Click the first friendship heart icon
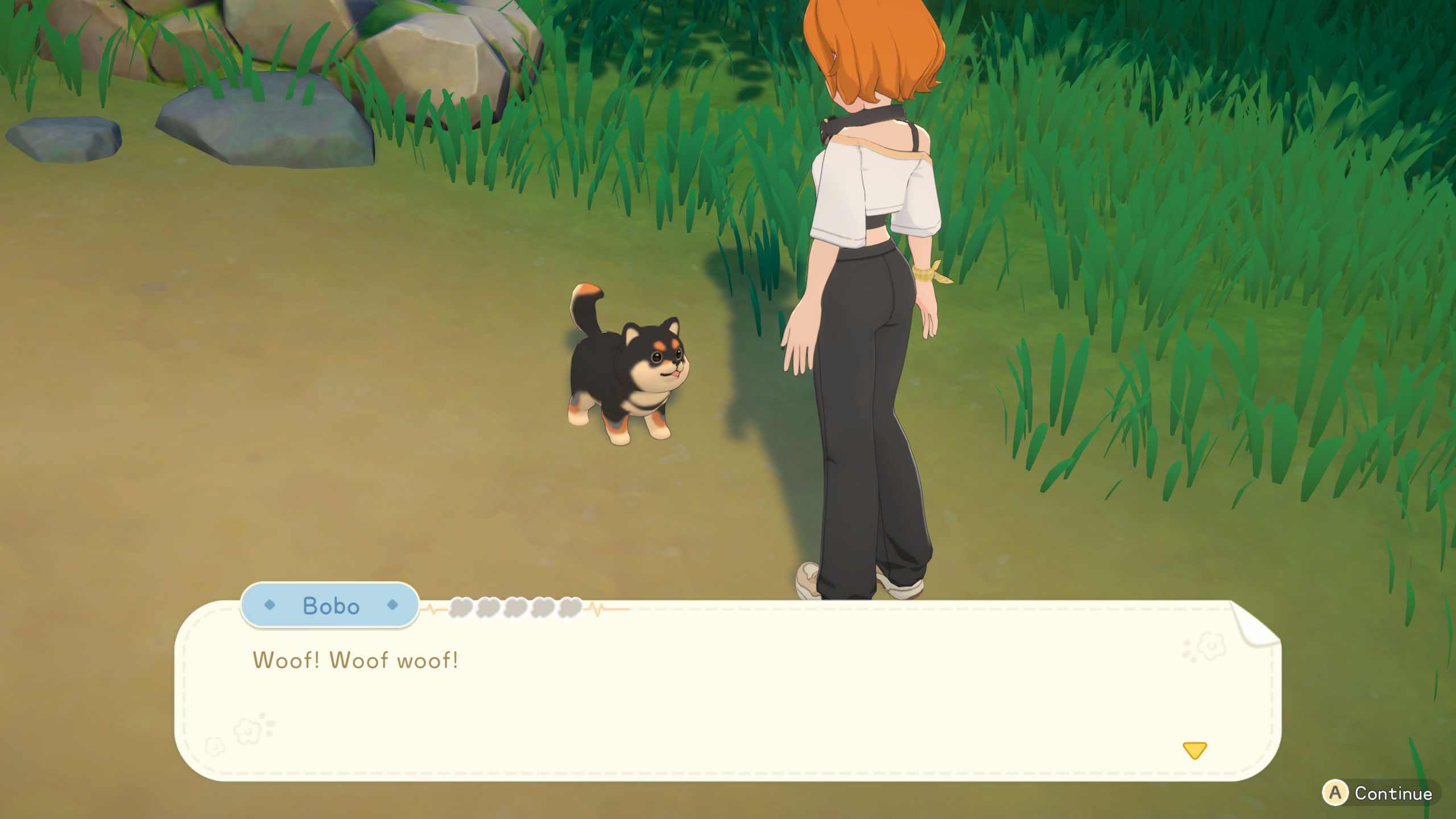Screen dimensions: 1456x819 (x=460, y=607)
